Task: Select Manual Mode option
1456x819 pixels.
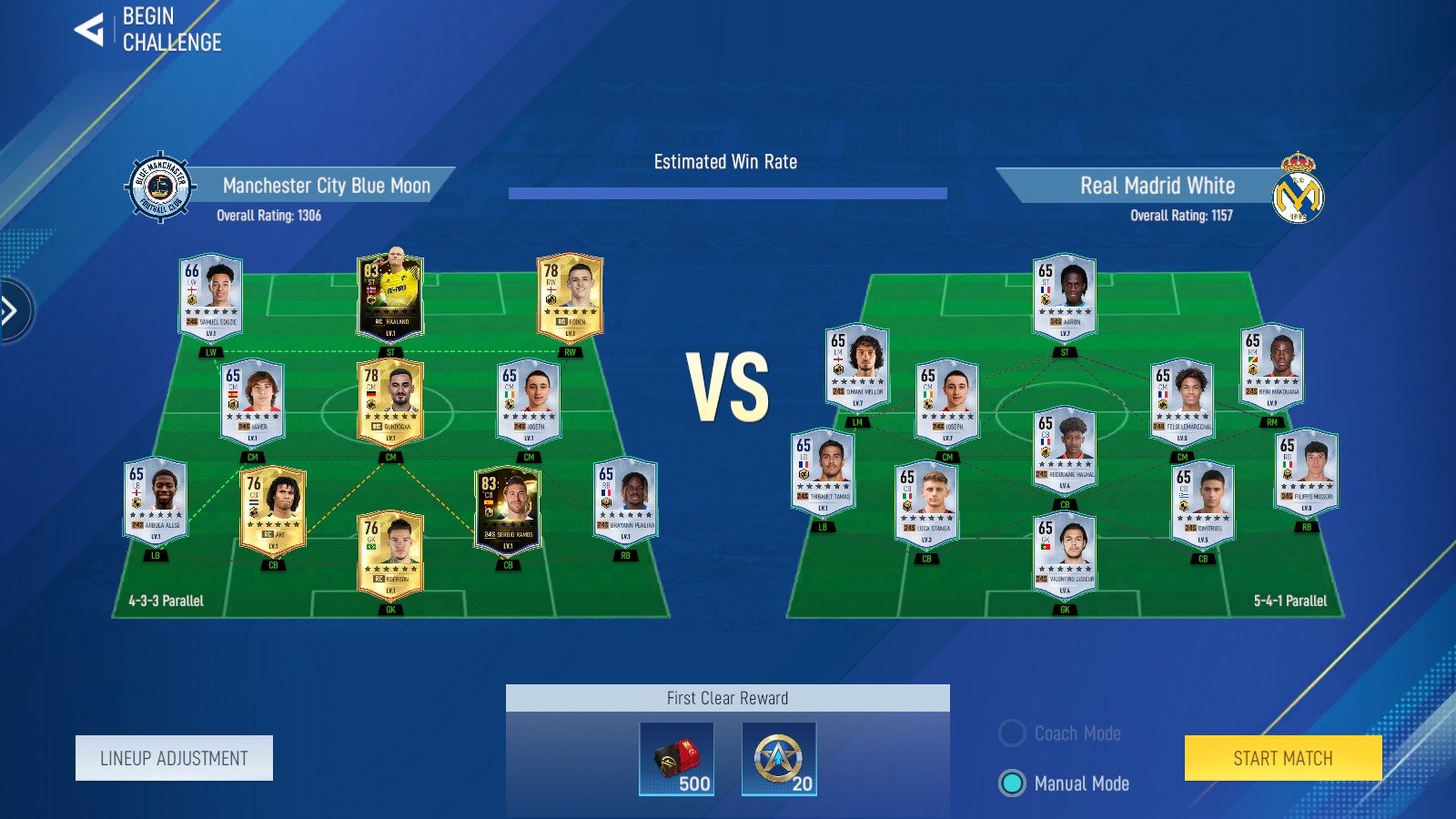Action: coord(1013,784)
